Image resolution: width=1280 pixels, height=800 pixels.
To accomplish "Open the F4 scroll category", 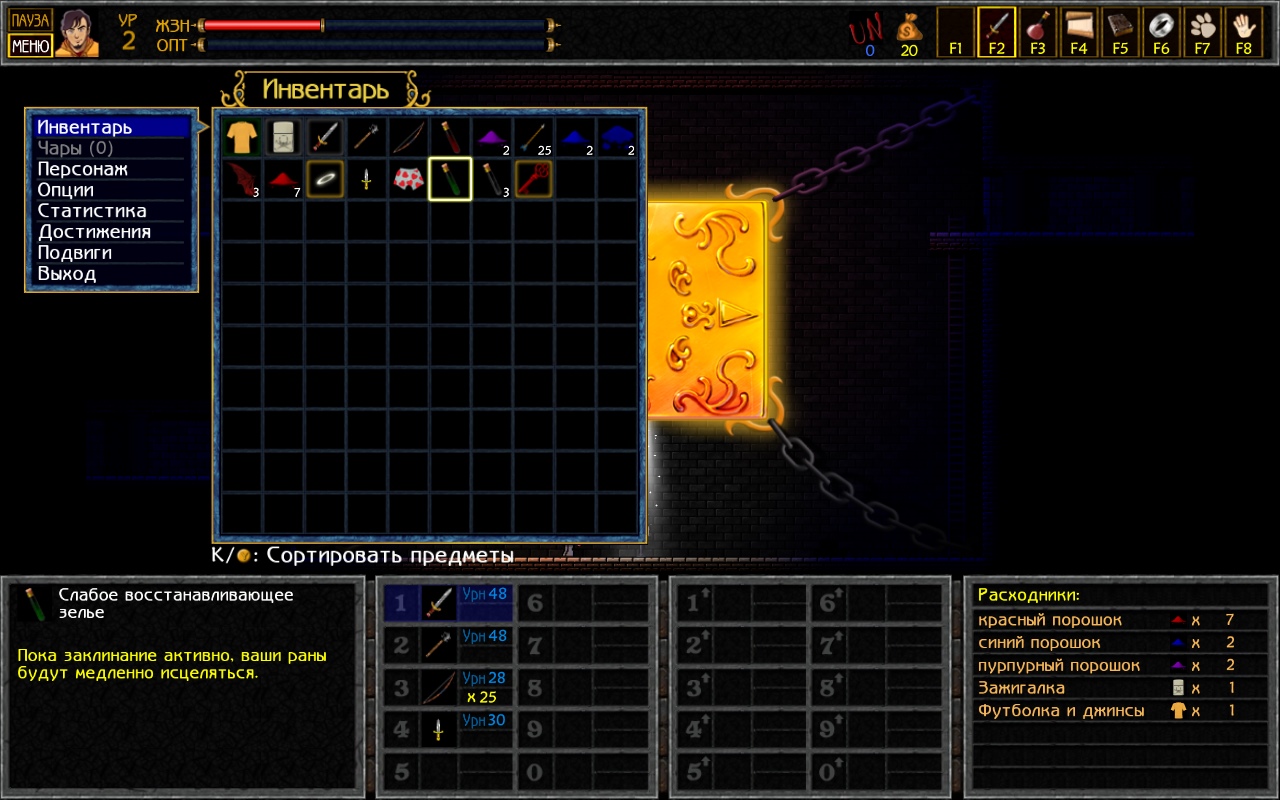I will click(1079, 32).
